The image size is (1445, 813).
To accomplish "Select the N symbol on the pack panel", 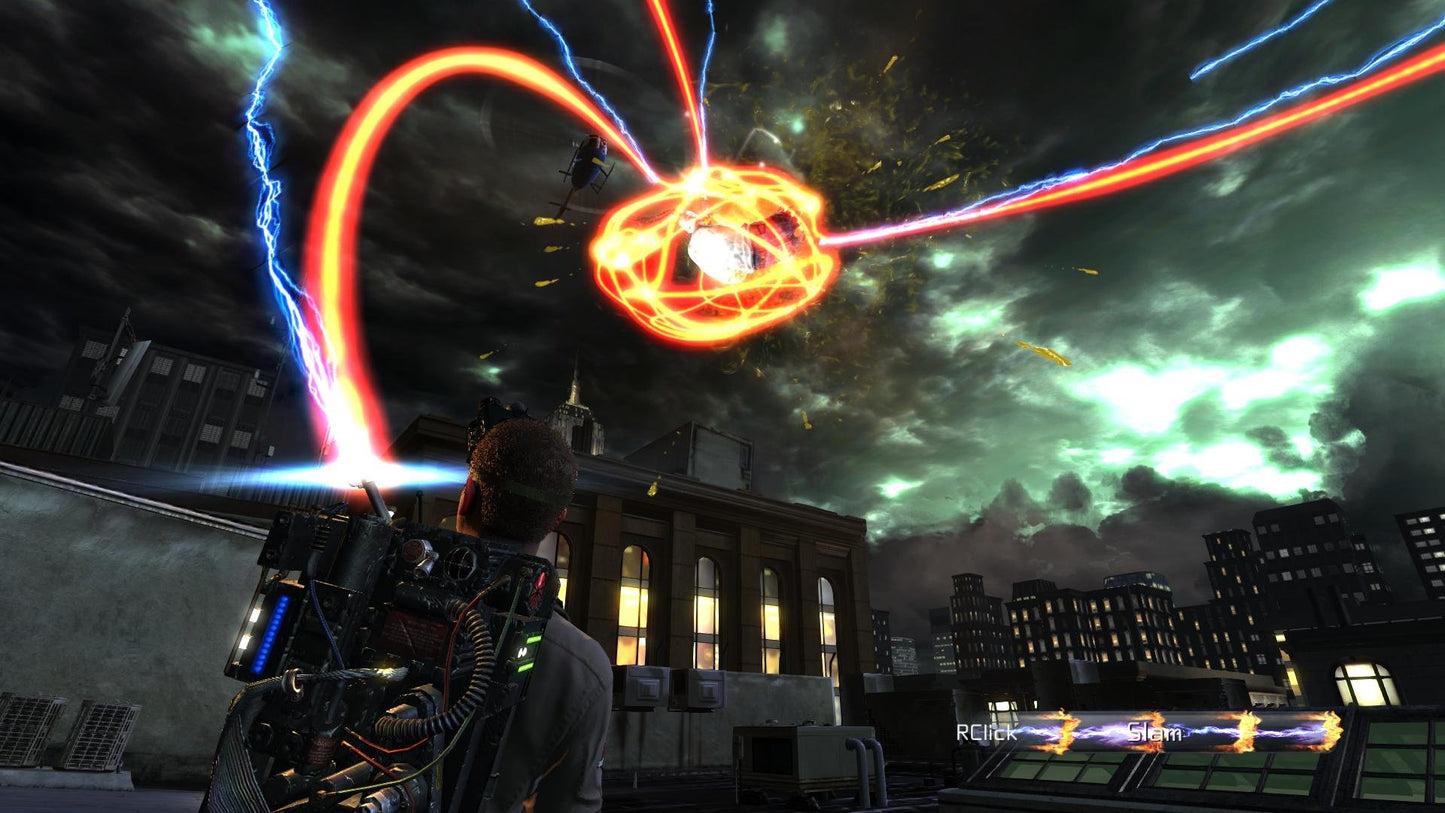I will 522,651.
